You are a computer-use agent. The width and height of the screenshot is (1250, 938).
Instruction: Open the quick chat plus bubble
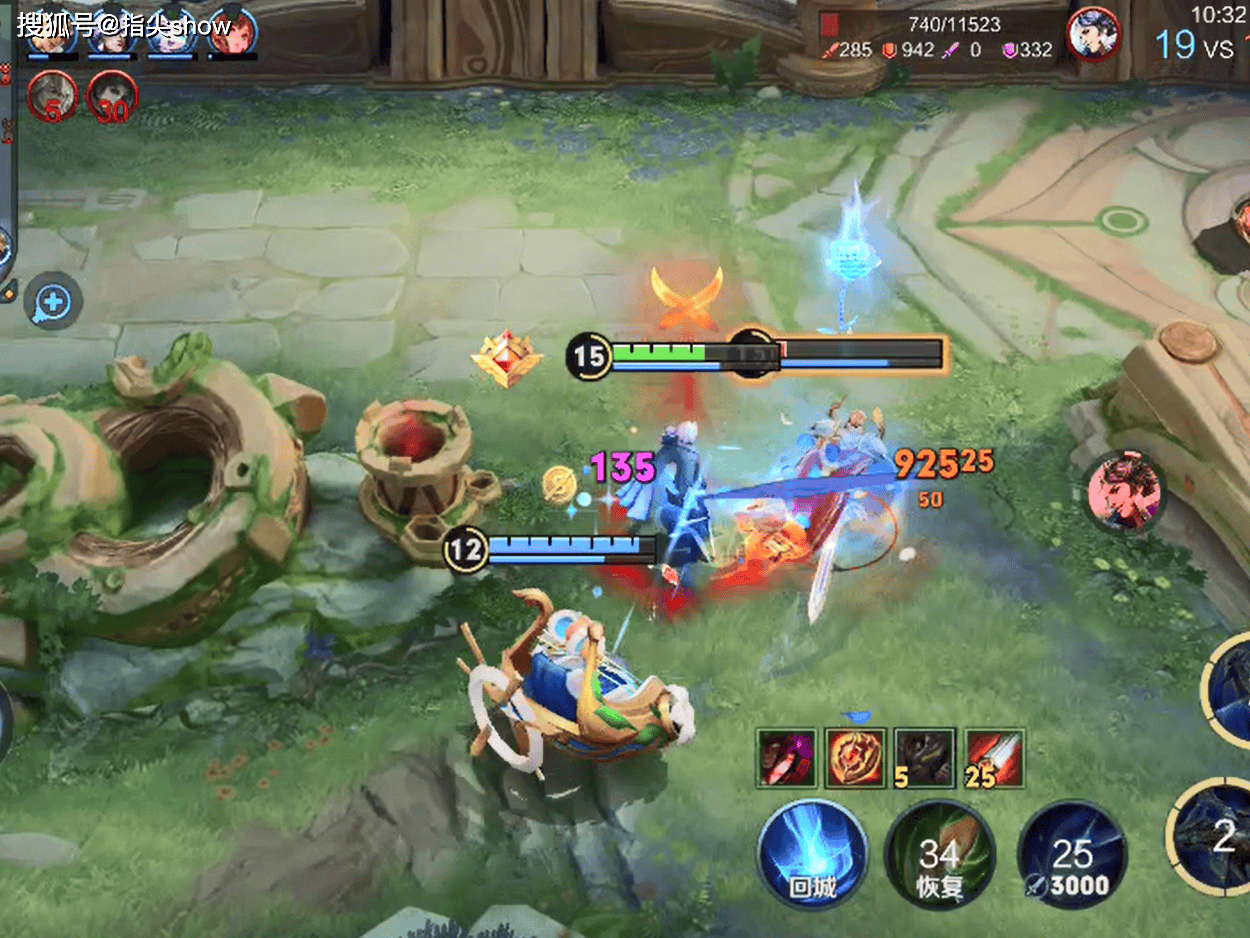point(53,300)
